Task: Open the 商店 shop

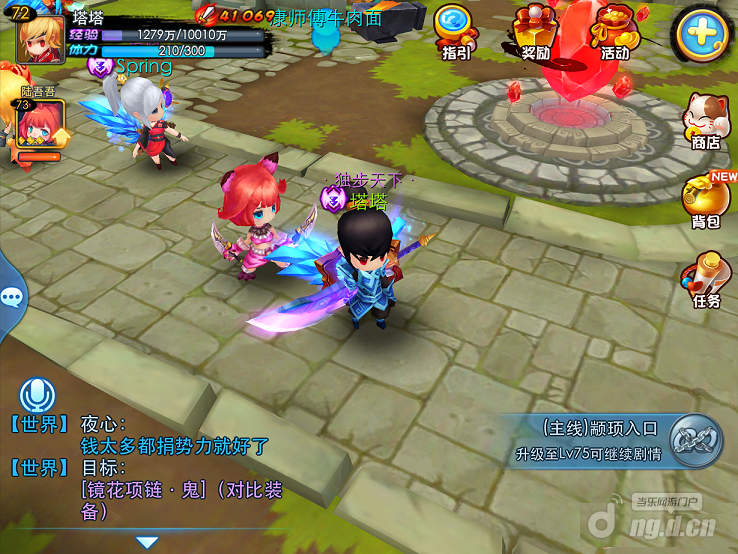Action: 705,123
